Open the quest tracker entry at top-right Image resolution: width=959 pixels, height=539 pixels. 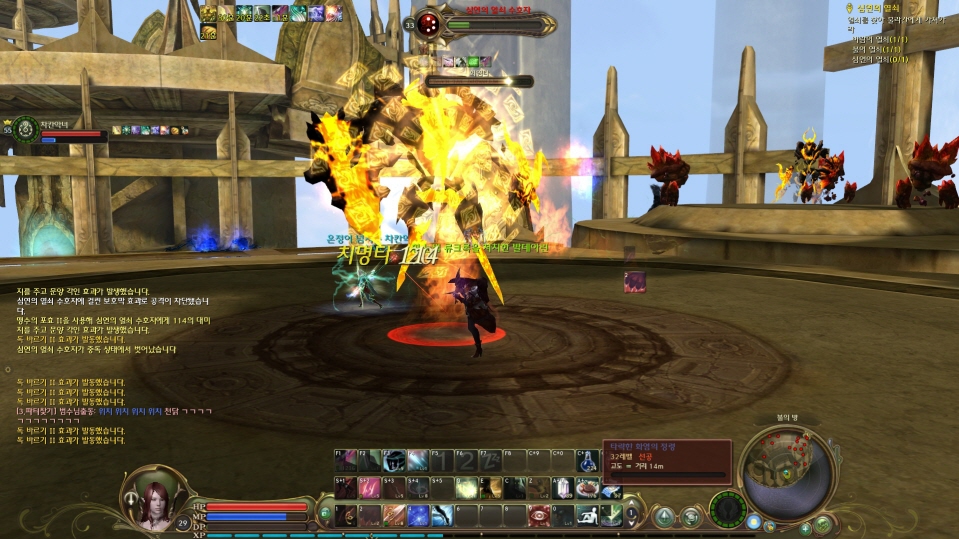point(880,8)
